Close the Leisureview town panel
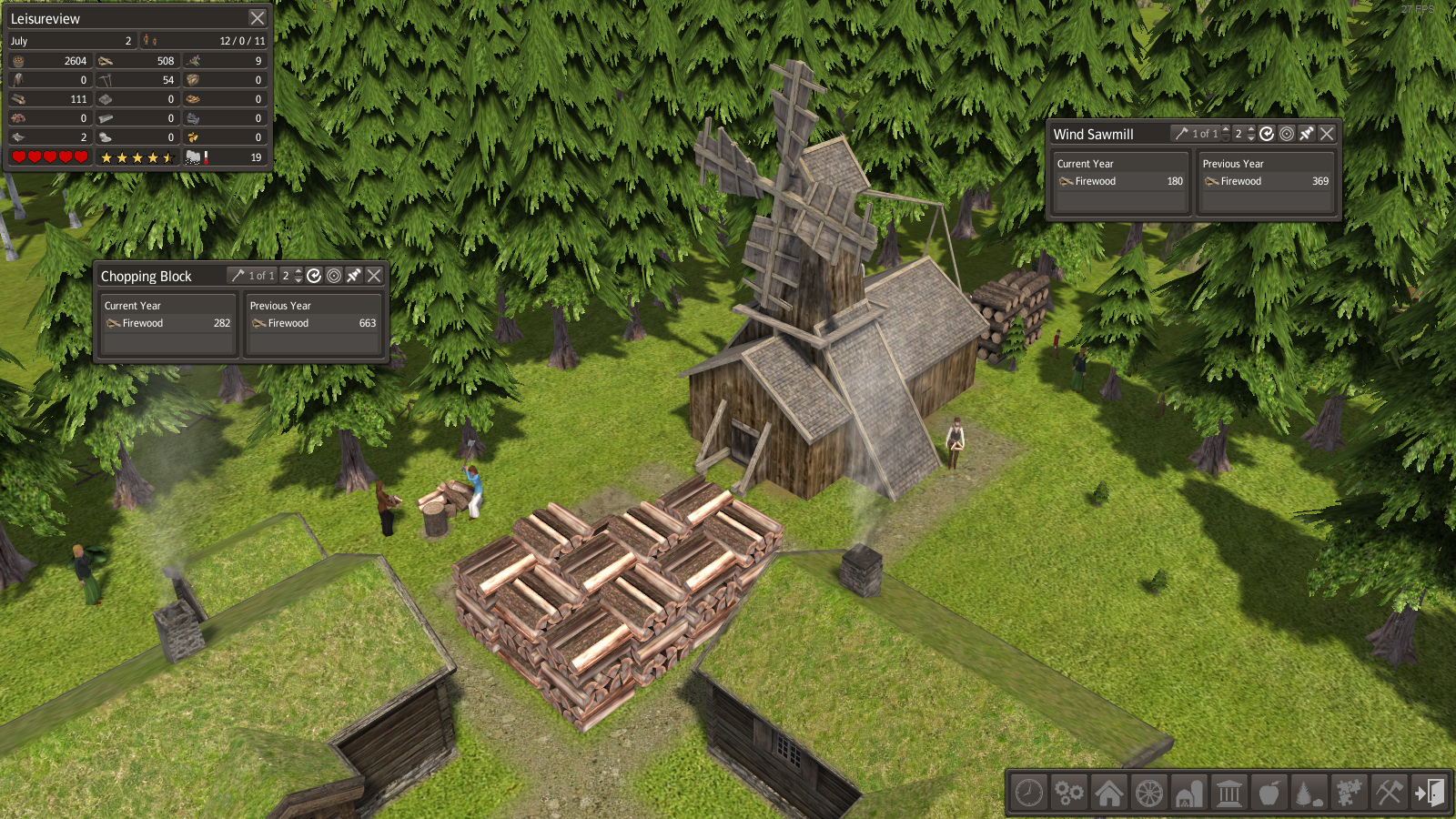1456x819 pixels. pos(258,18)
